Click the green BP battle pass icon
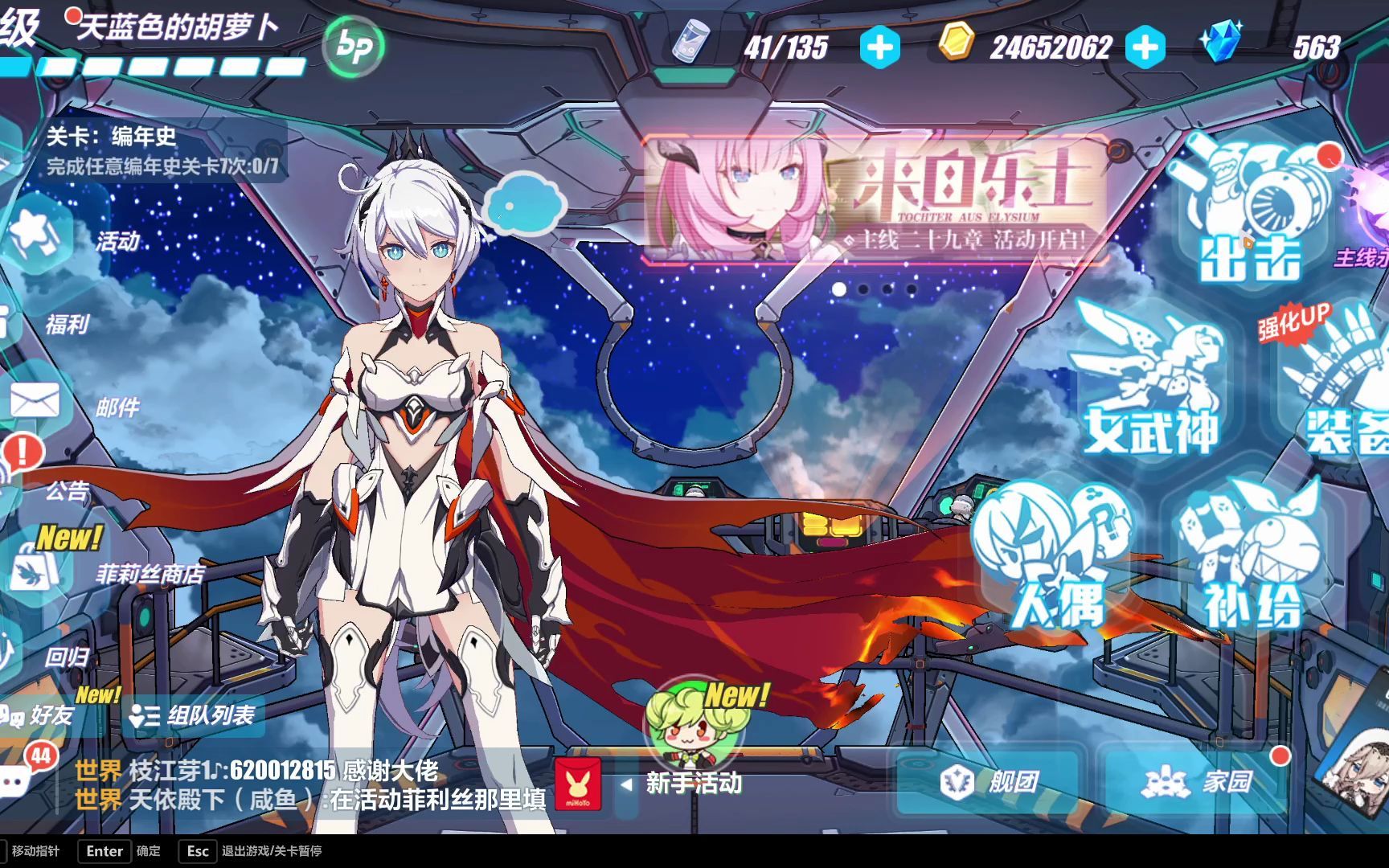1389x868 pixels. 353,47
